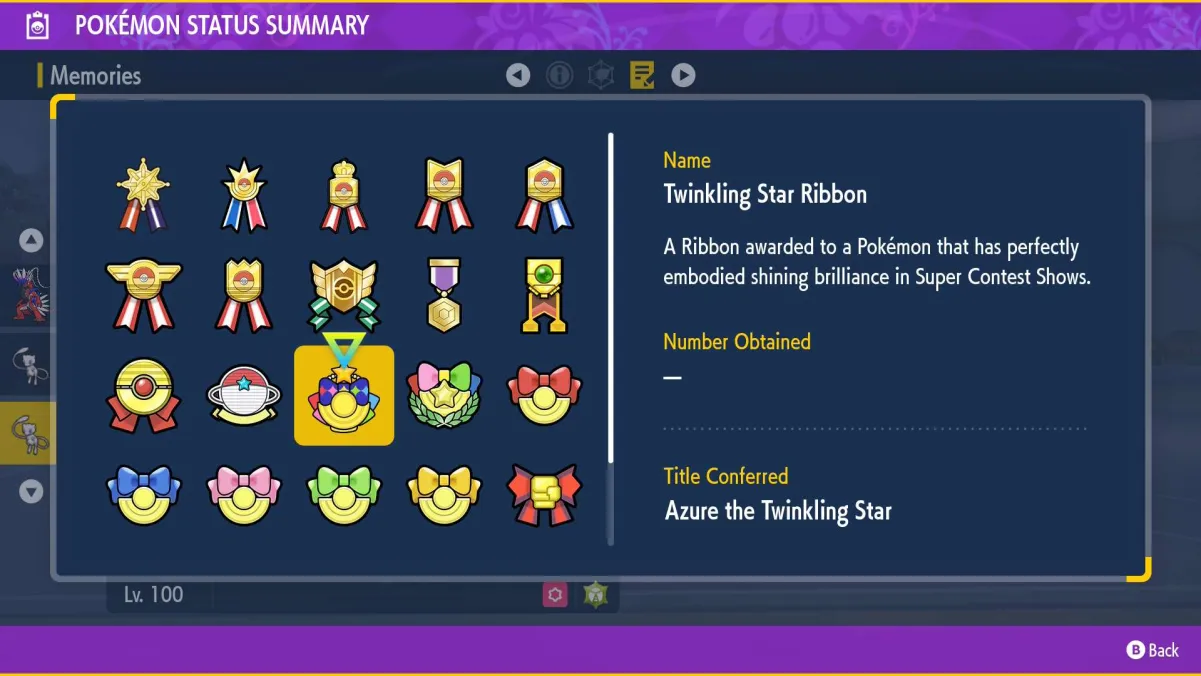Select the golden starburst ribbon
The image size is (1201, 676).
(x=143, y=194)
